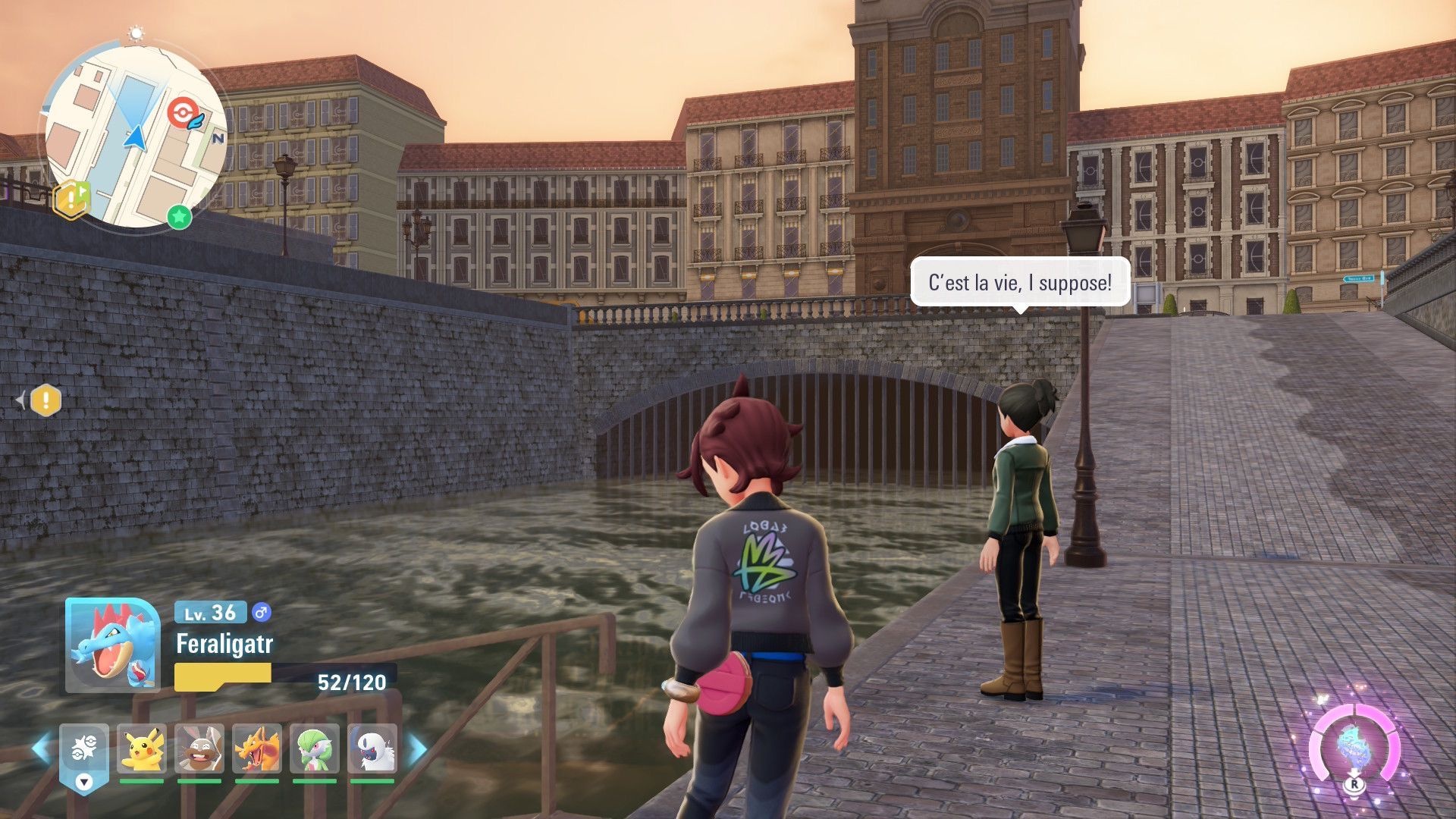Switch to Charizard in the party bar
The width and height of the screenshot is (1456, 819).
pos(257,748)
